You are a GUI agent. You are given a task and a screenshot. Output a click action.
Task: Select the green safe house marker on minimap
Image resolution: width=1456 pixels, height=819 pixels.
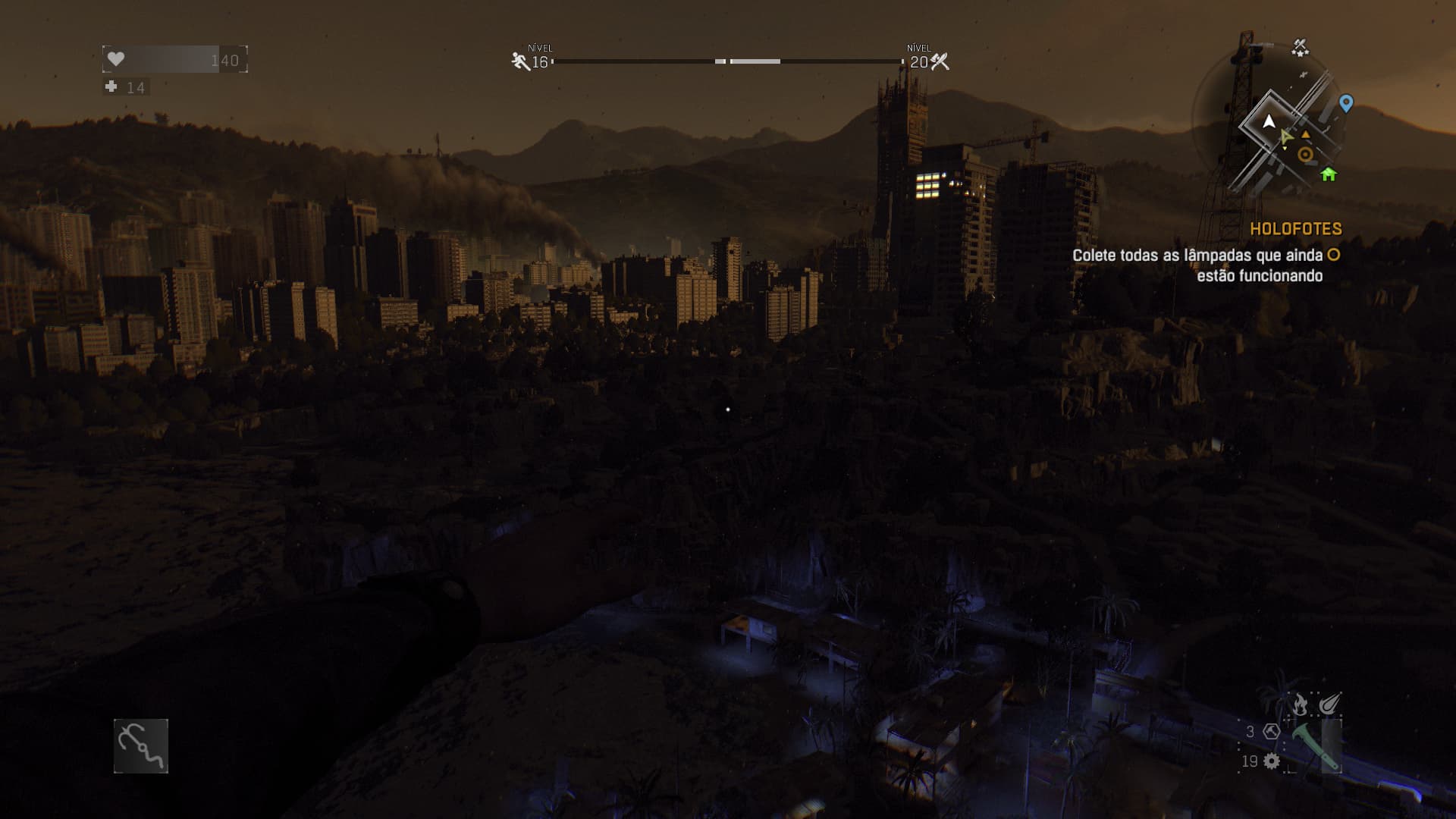coord(1328,174)
